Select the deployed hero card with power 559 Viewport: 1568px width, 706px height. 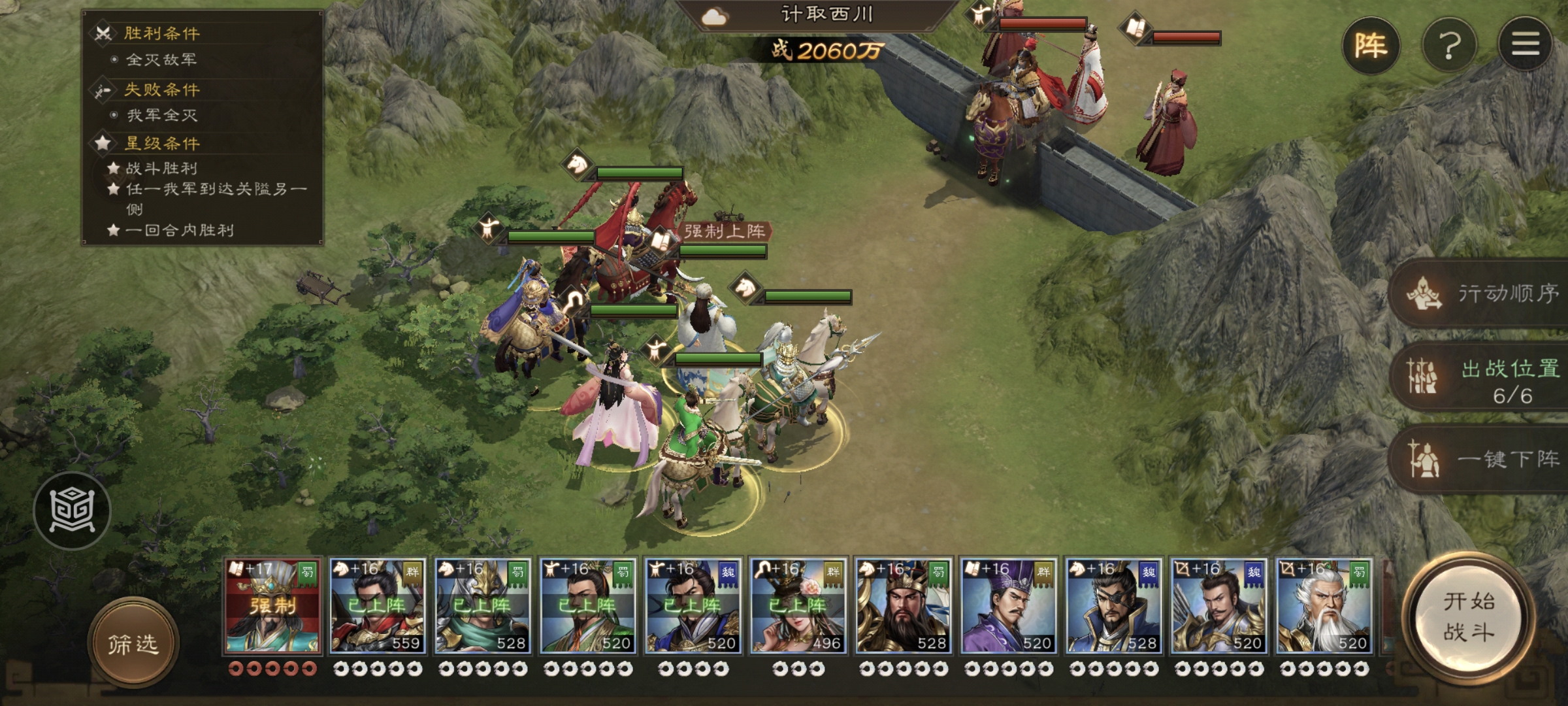[378, 606]
